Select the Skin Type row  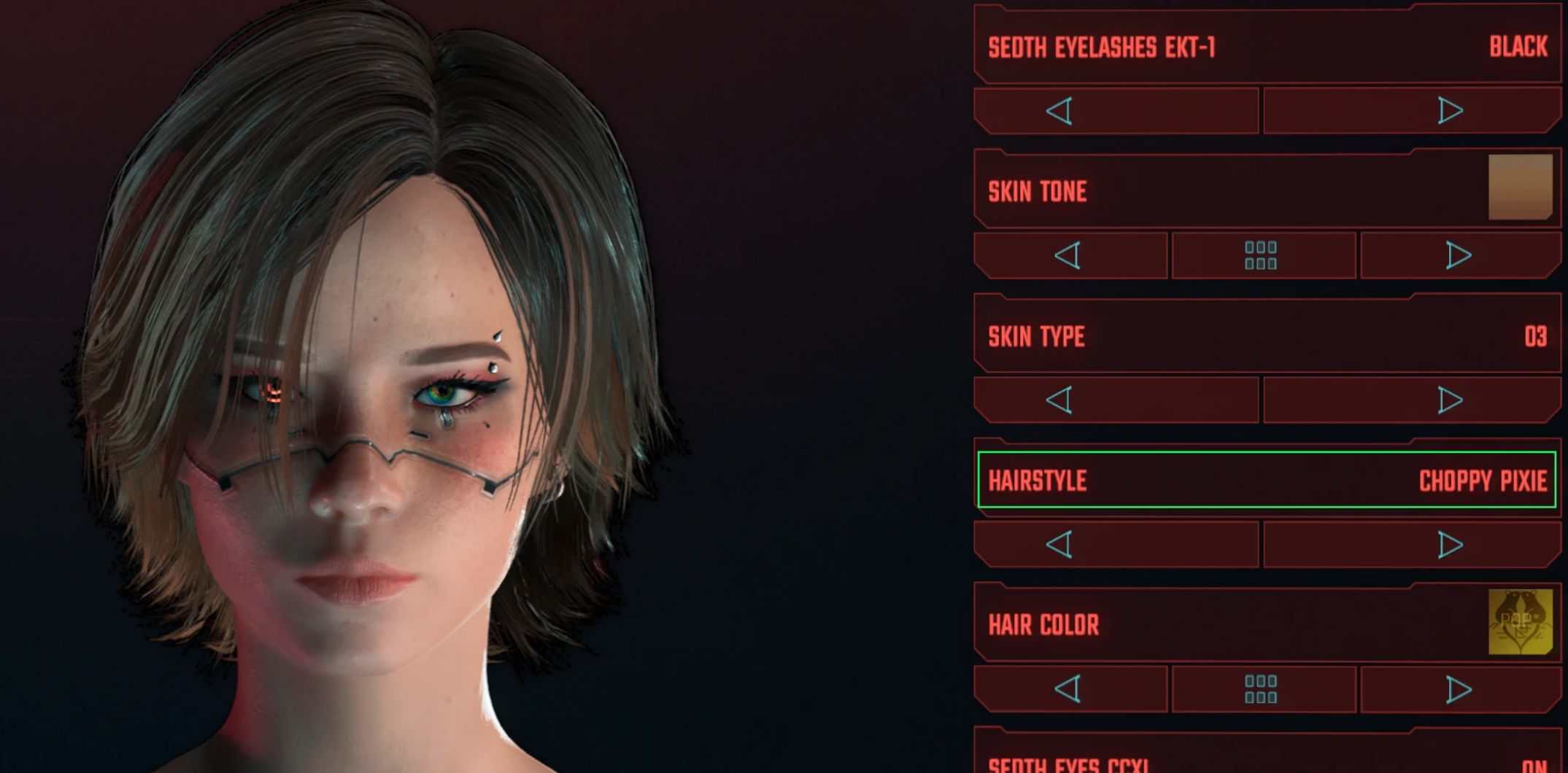[1267, 336]
